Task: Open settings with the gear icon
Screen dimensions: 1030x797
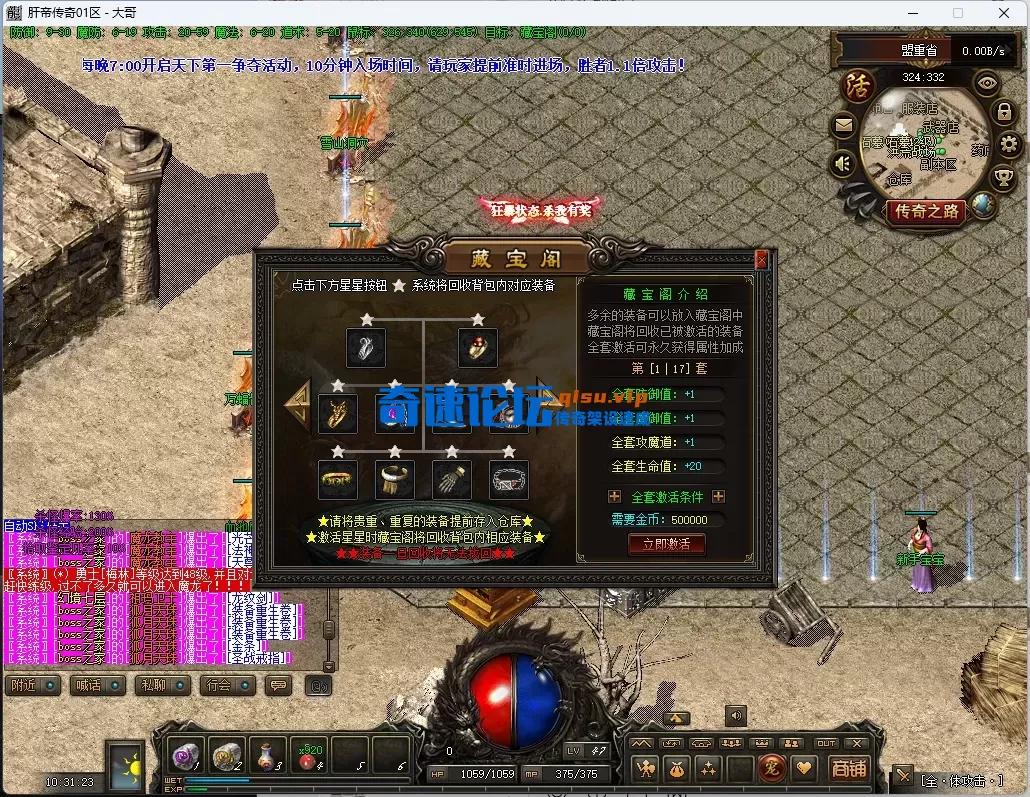Action: [x=1009, y=145]
